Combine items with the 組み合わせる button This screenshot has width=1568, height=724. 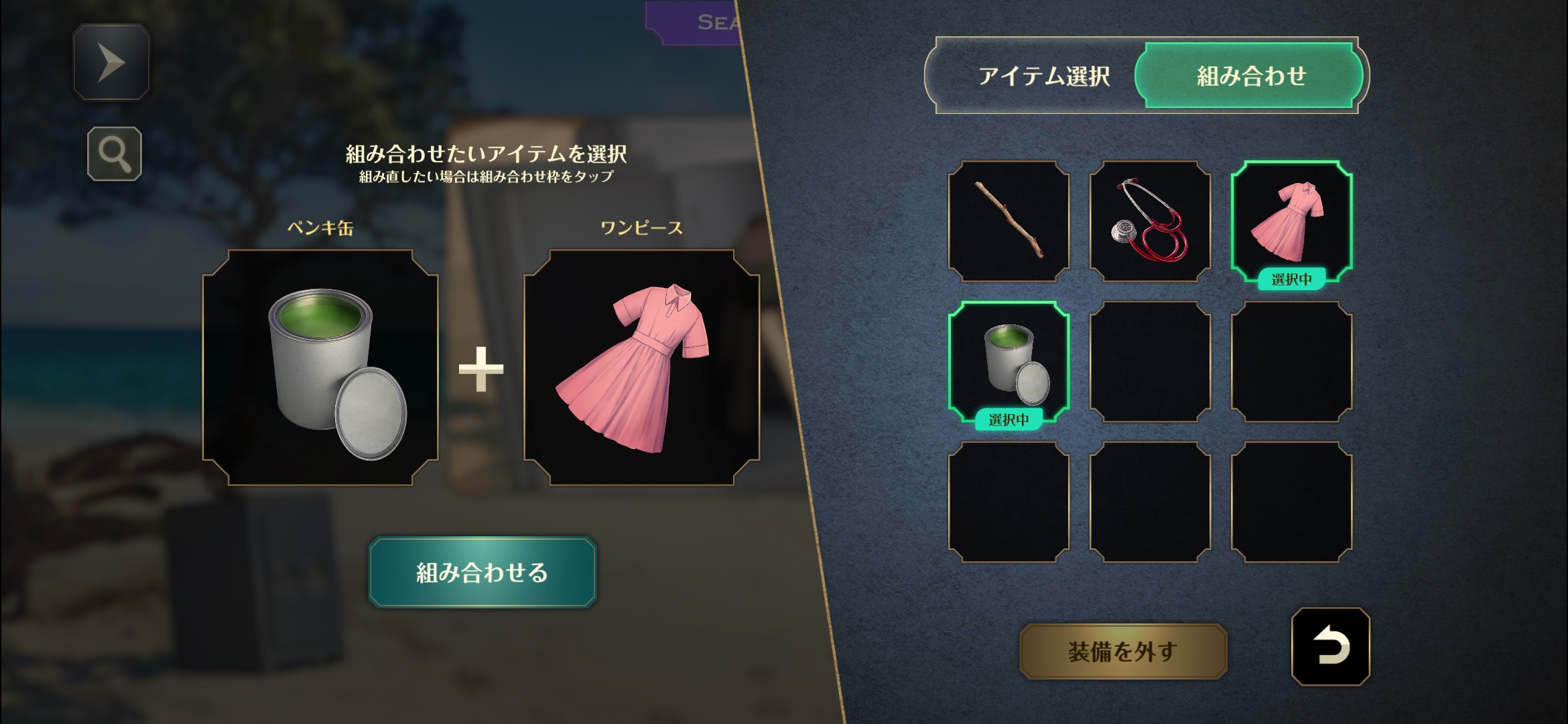point(482,572)
